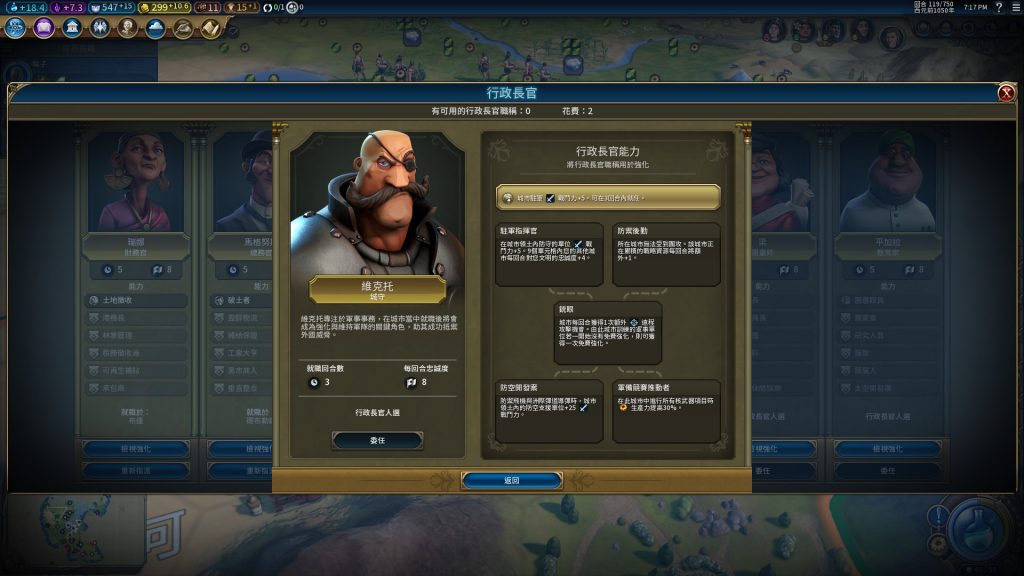Open the purple civics tree icon
Viewport: 1024px width, 576px height.
44,28
